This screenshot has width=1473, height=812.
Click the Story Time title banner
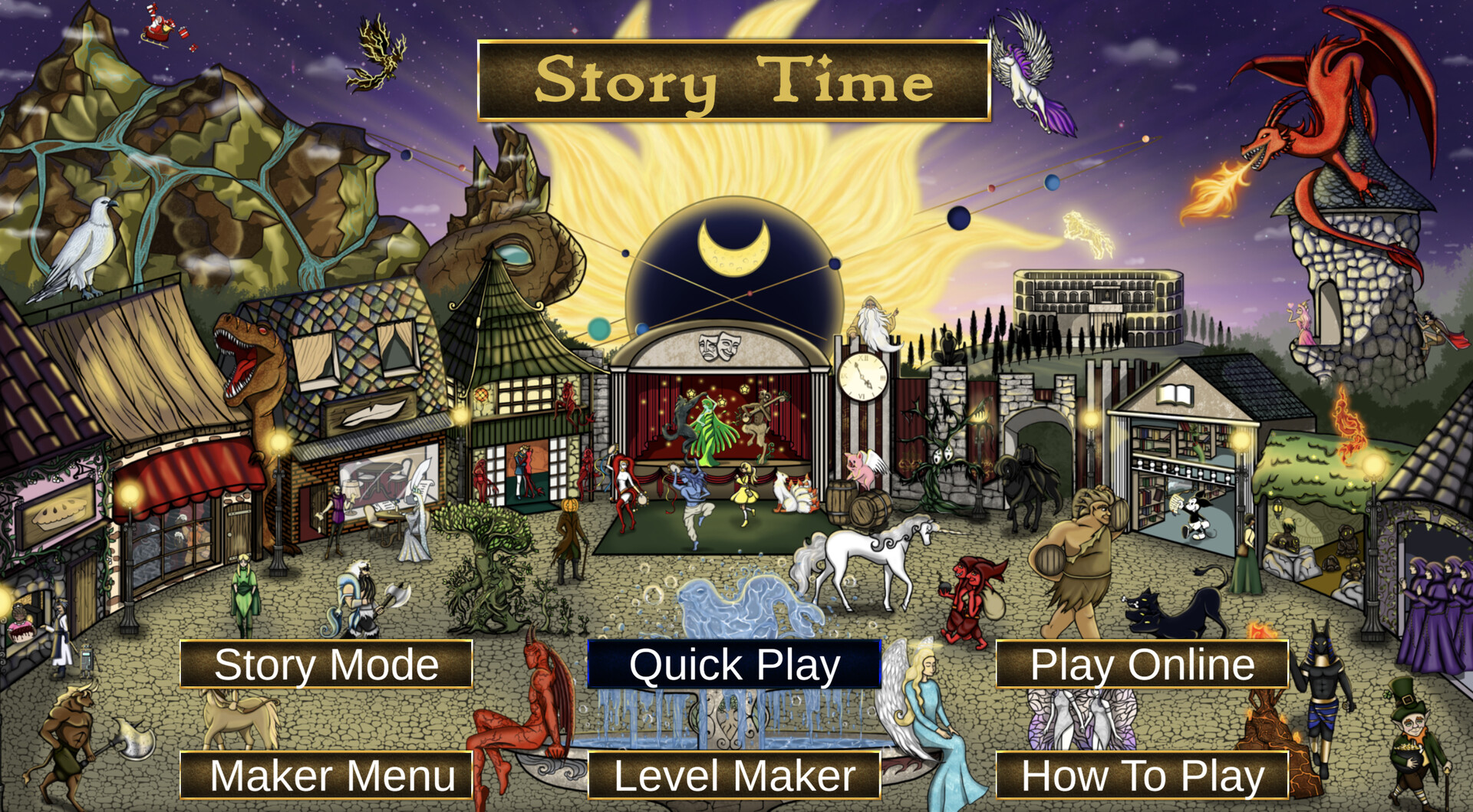click(735, 80)
